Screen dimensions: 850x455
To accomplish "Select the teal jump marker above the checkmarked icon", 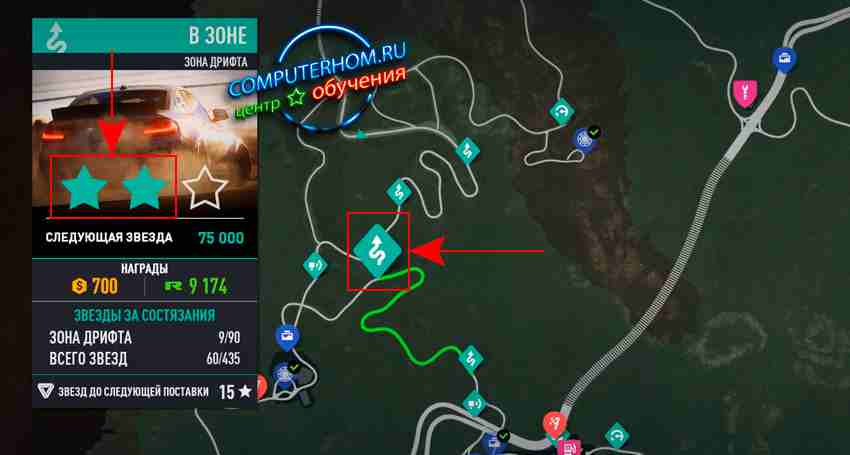I will point(560,111).
